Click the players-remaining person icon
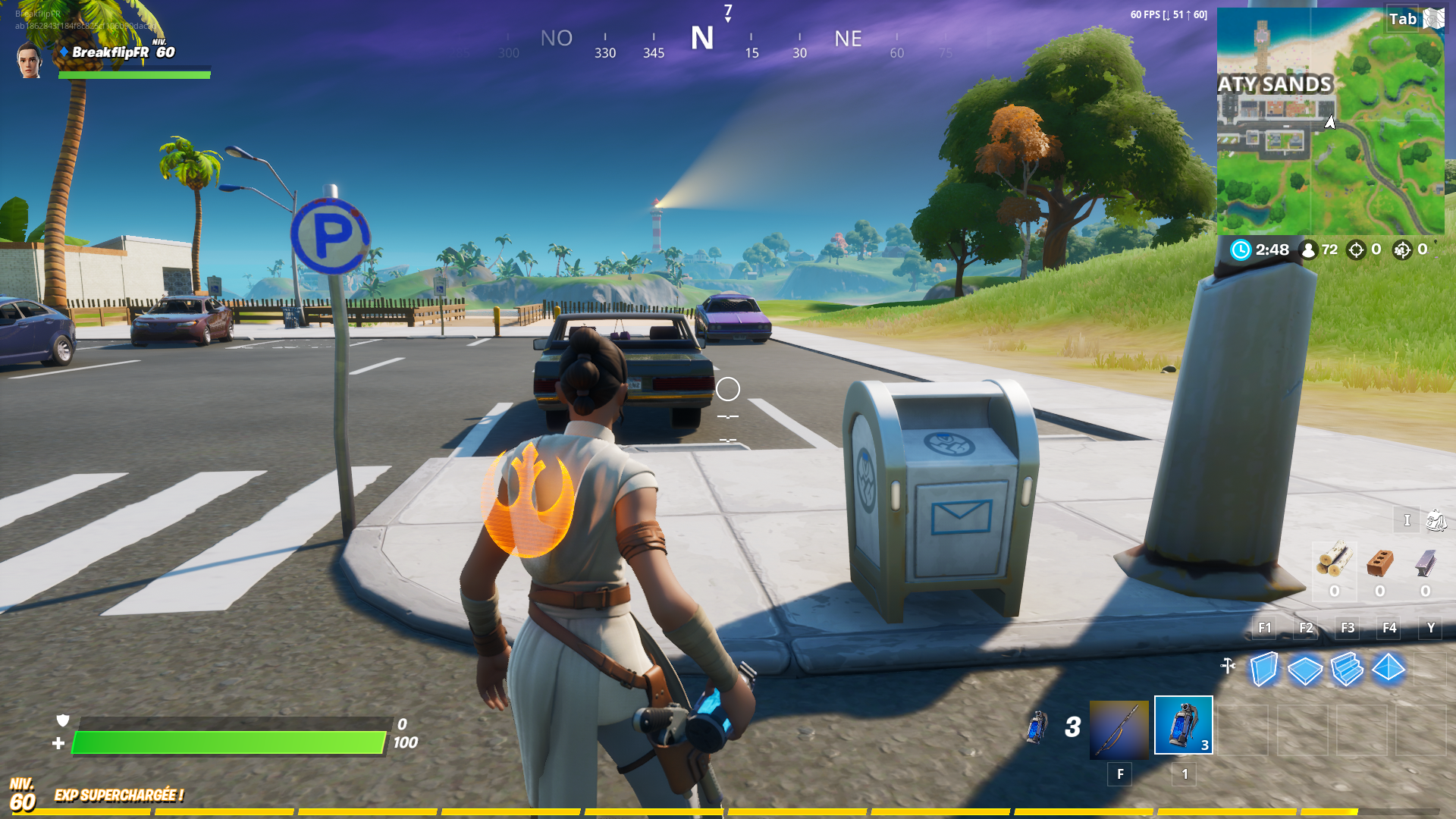The height and width of the screenshot is (819, 1456). pos(1310,249)
